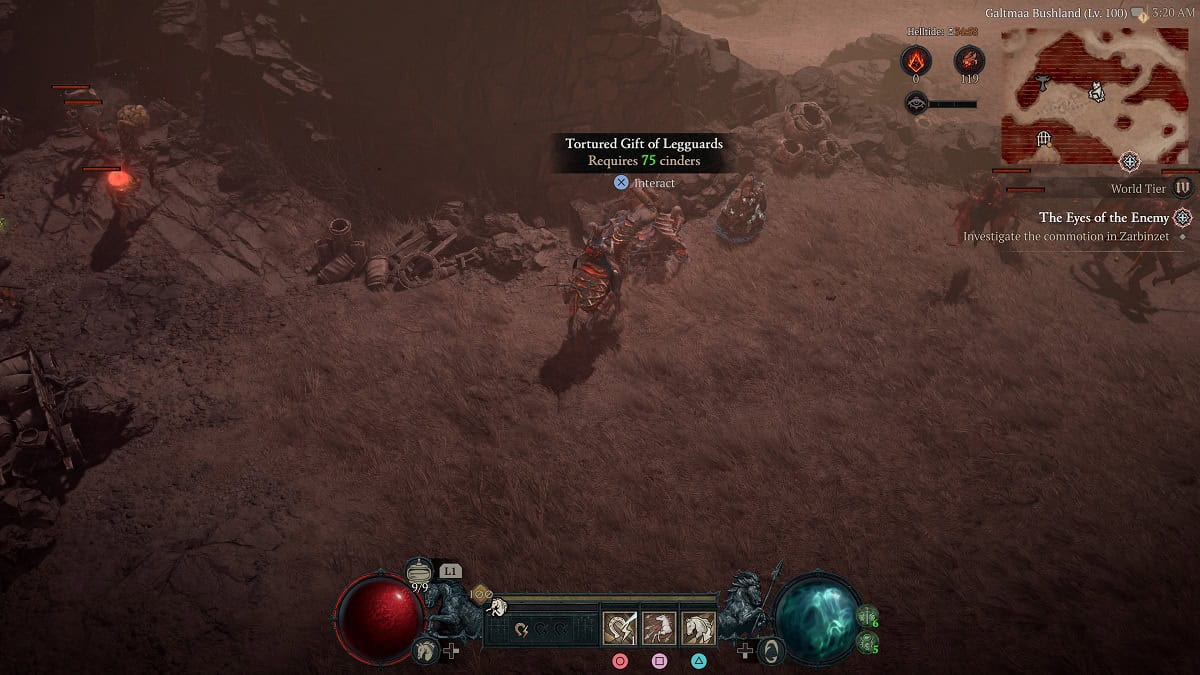
Task: Select the quest objective marker on minimap edge
Action: (1130, 161)
